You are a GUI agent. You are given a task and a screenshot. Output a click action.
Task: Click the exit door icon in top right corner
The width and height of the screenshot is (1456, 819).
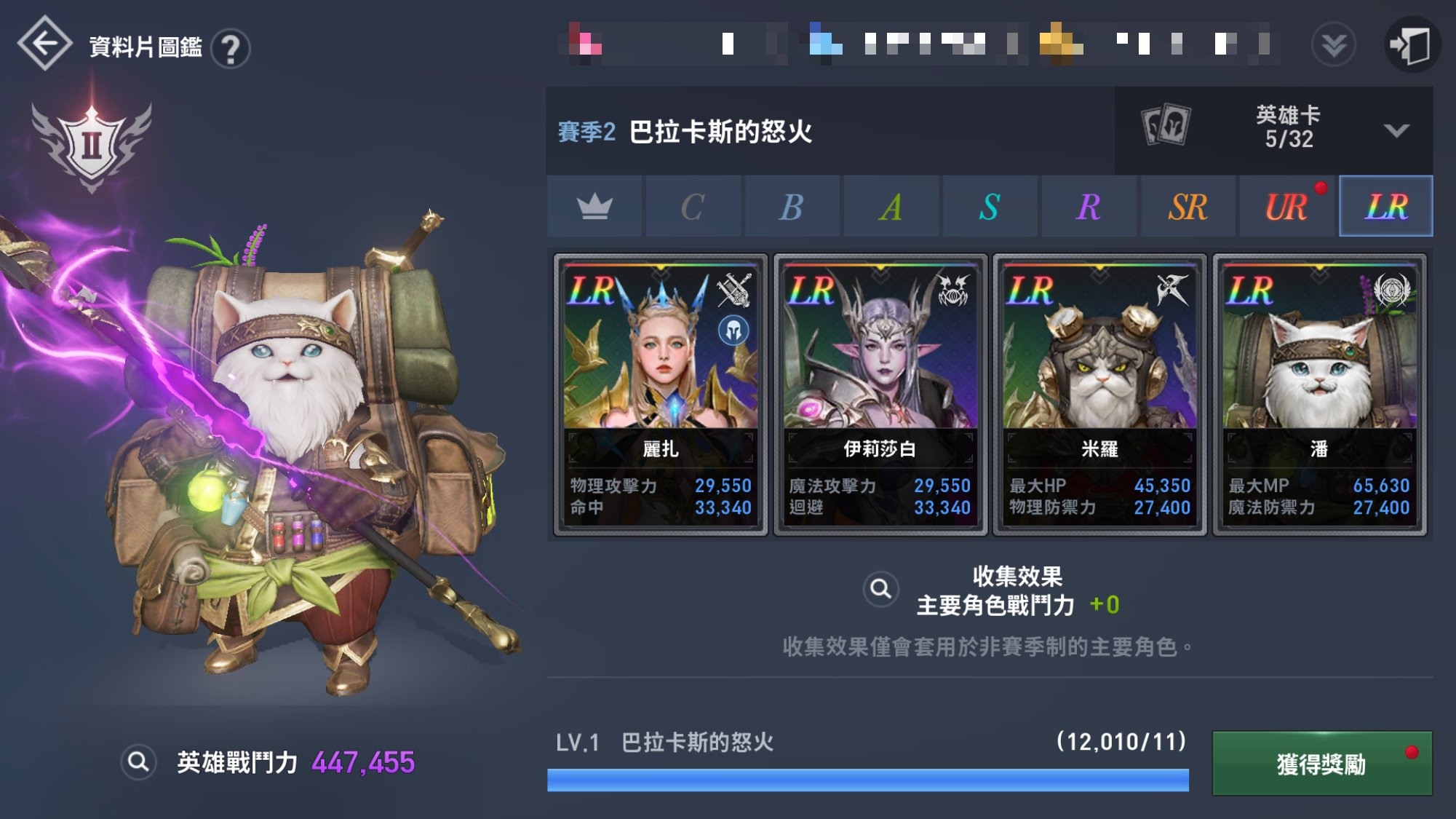pyautogui.click(x=1415, y=44)
